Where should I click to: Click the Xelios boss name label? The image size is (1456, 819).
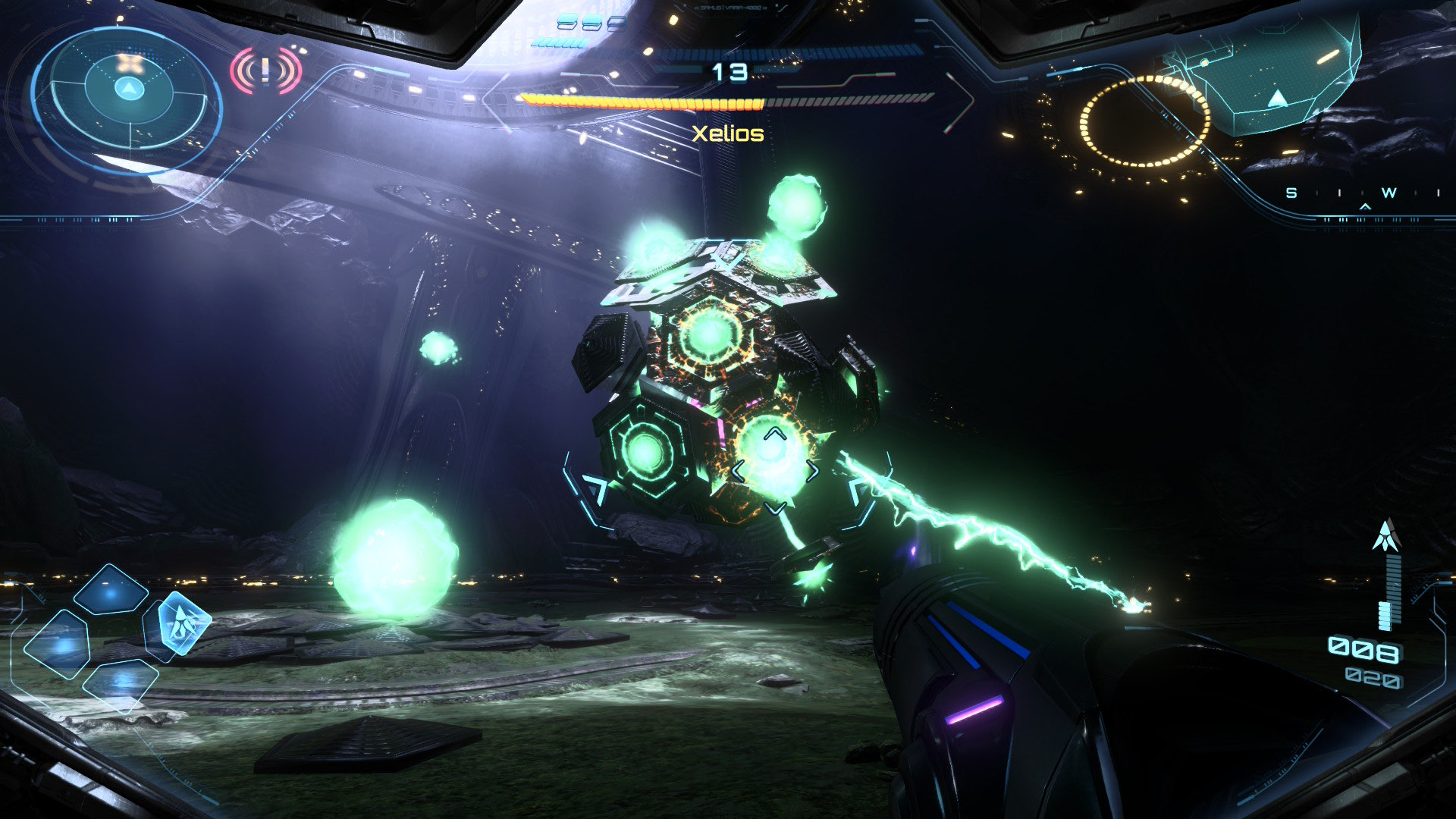(x=728, y=133)
